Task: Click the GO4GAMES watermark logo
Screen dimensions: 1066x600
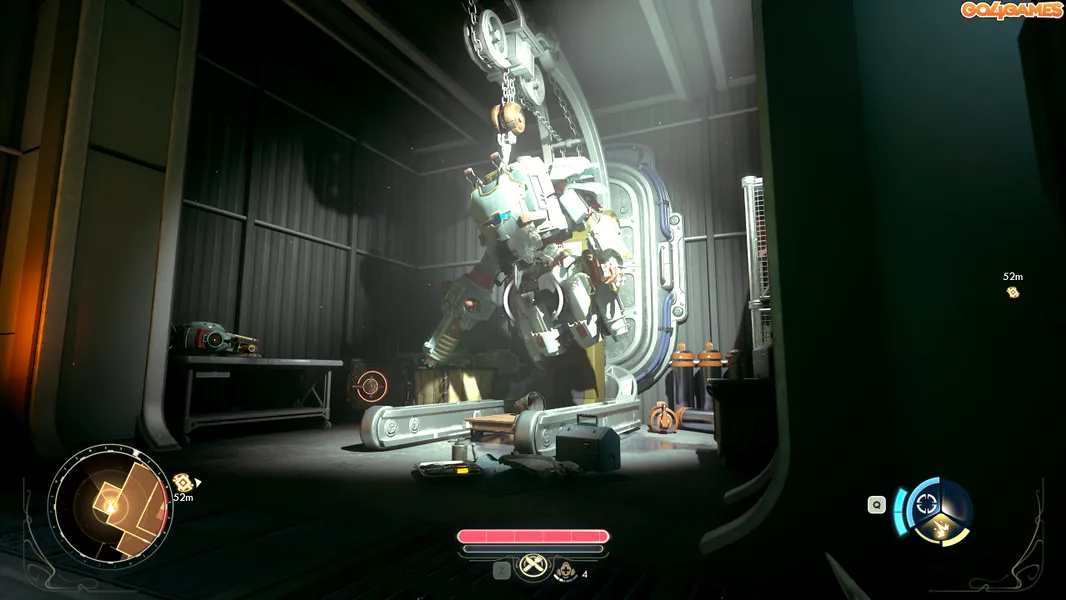Action: pyautogui.click(x=1011, y=10)
